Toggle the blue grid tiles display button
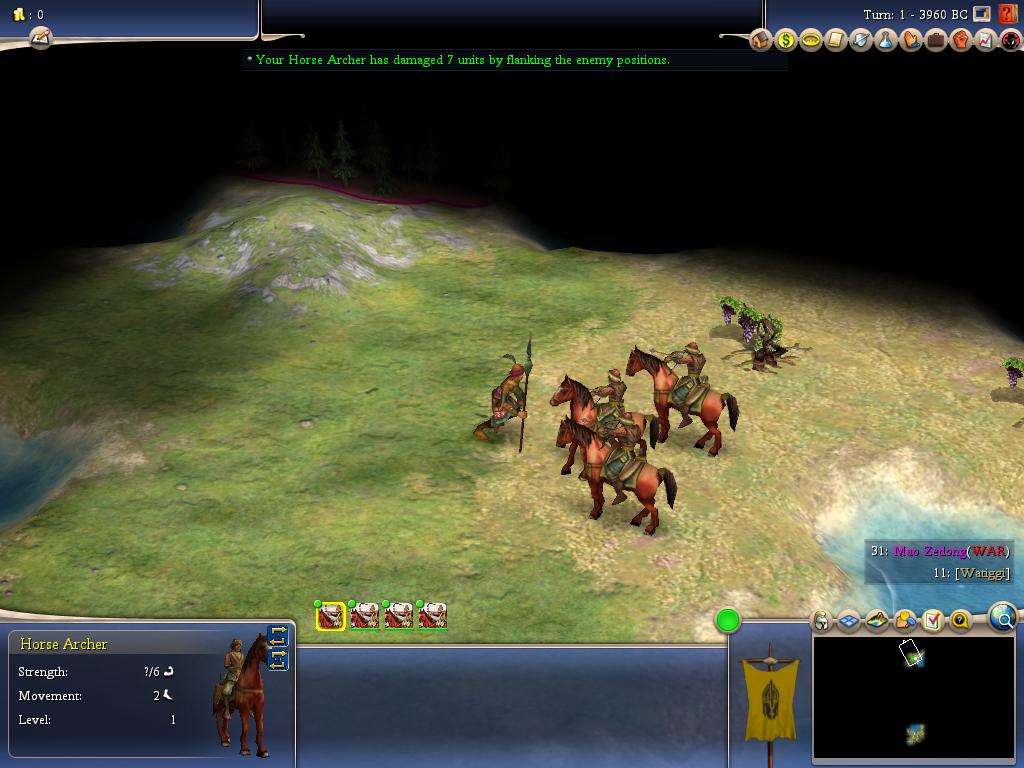The height and width of the screenshot is (768, 1024). click(x=849, y=621)
